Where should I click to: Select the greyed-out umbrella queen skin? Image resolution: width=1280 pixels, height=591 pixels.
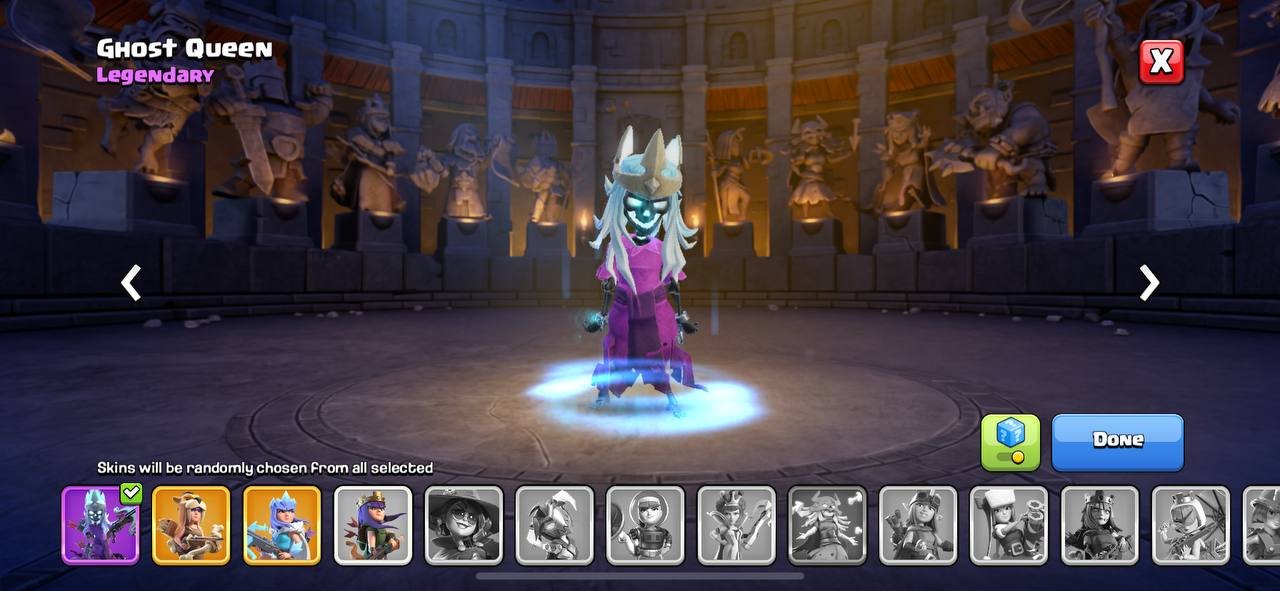pyautogui.click(x=1191, y=525)
